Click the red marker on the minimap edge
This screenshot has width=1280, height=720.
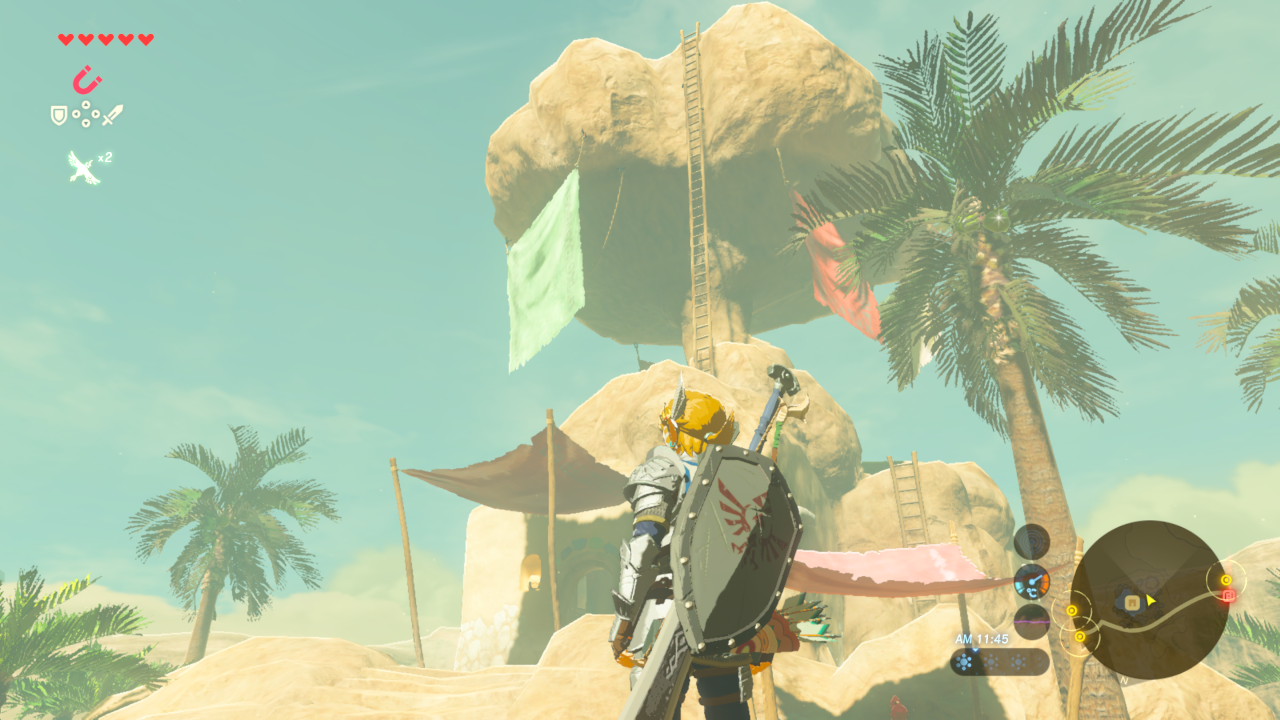[x=1229, y=596]
